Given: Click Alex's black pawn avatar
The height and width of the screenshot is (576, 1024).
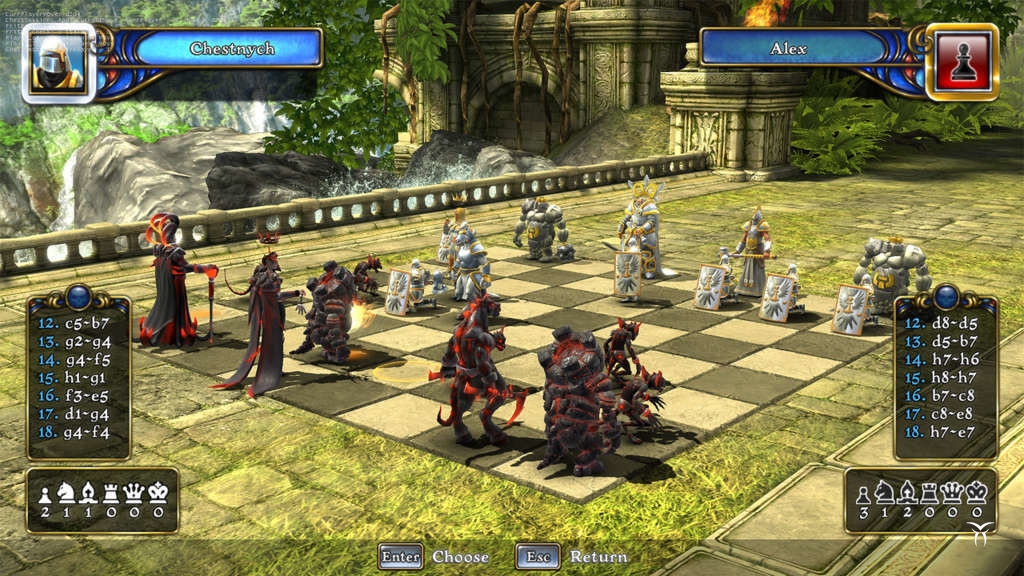Looking at the screenshot, I should pyautogui.click(x=961, y=63).
